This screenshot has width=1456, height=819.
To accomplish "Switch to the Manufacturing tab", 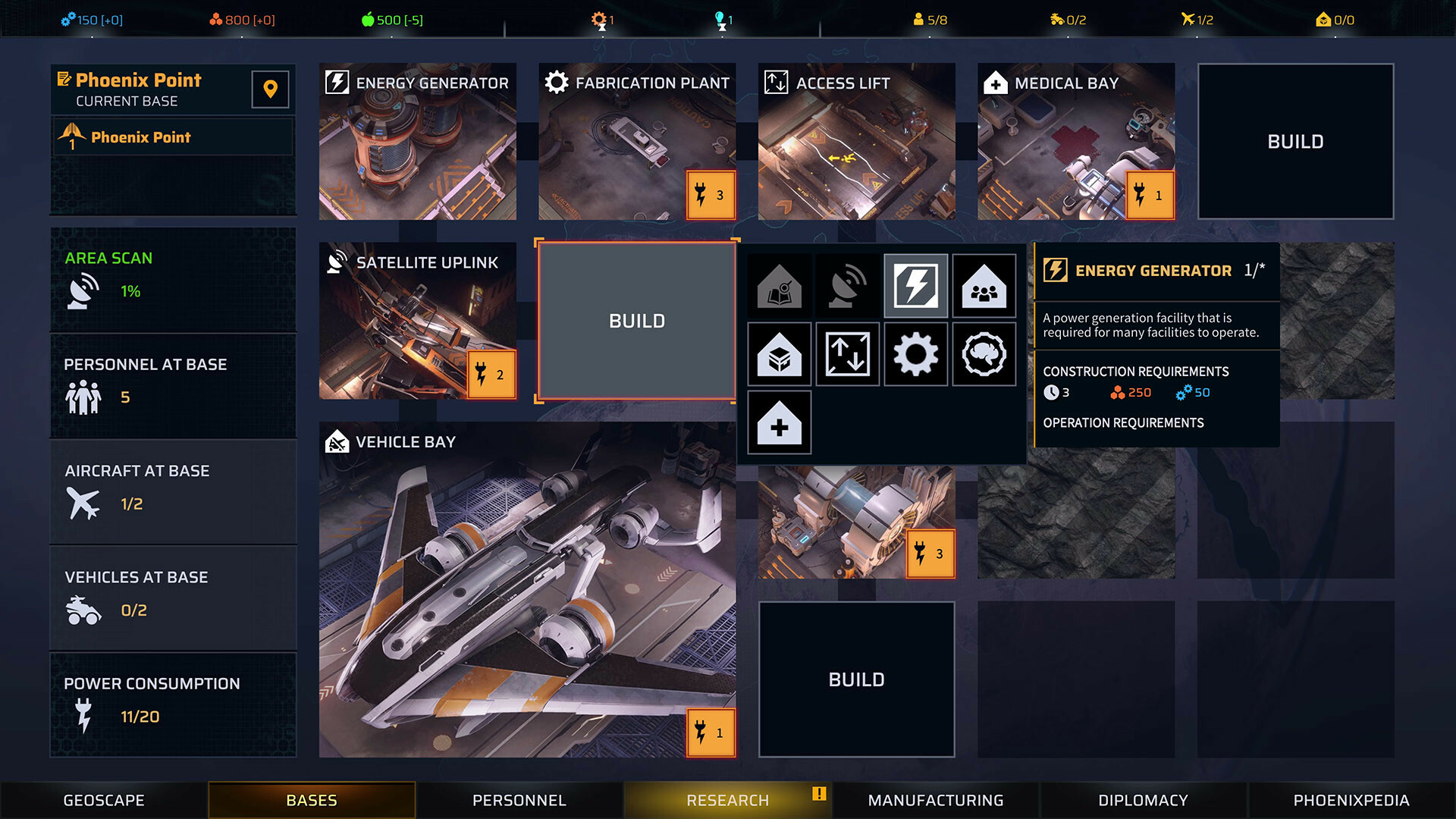I will 935,799.
